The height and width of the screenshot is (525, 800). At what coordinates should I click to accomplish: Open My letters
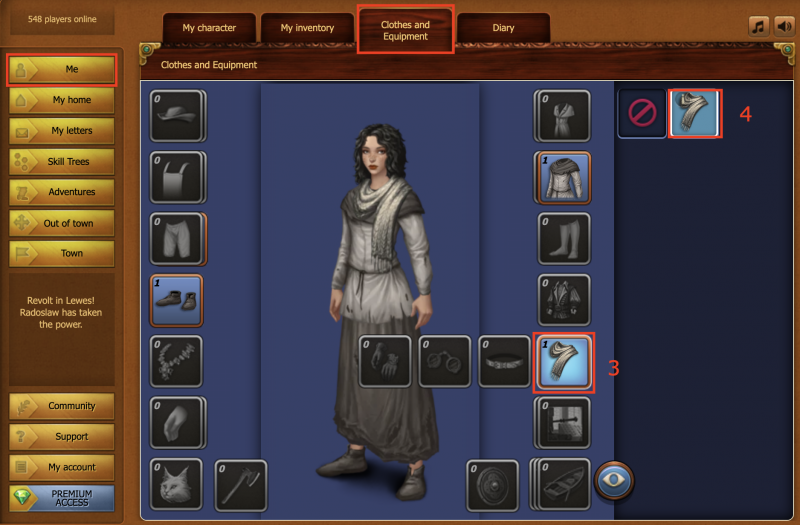click(62, 131)
